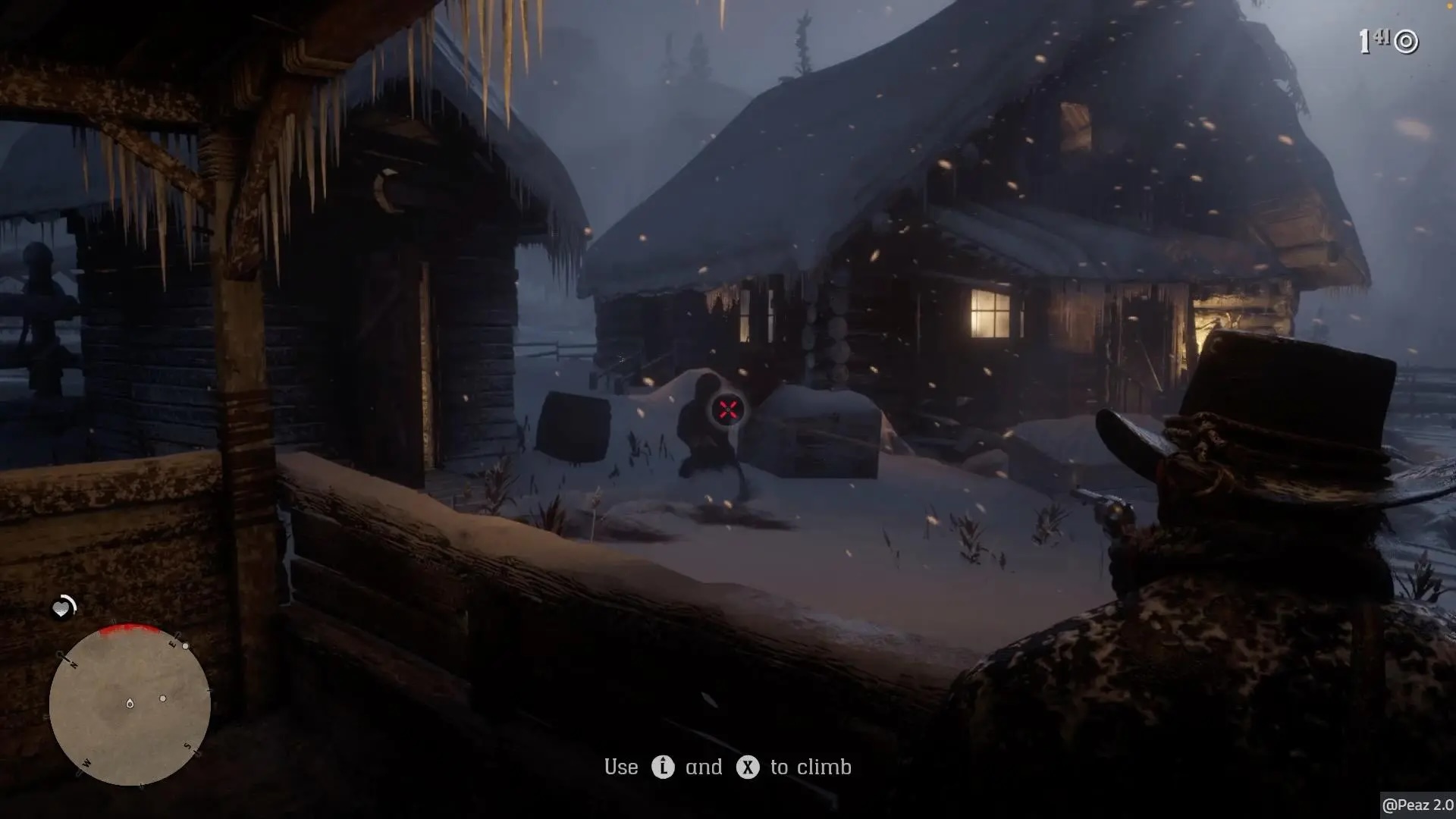Toggle the red enemy-awareness arc on the minimap
The height and width of the screenshot is (819, 1456).
click(x=128, y=627)
